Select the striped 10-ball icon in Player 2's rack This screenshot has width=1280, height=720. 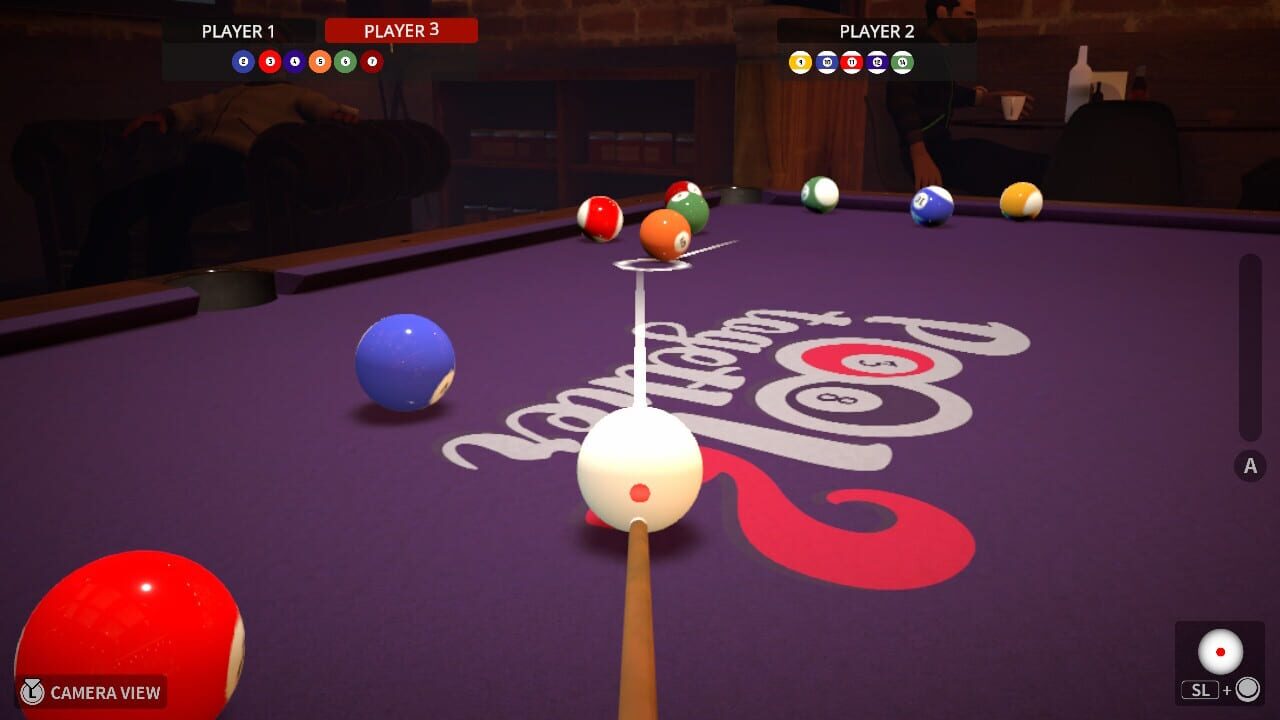click(826, 61)
